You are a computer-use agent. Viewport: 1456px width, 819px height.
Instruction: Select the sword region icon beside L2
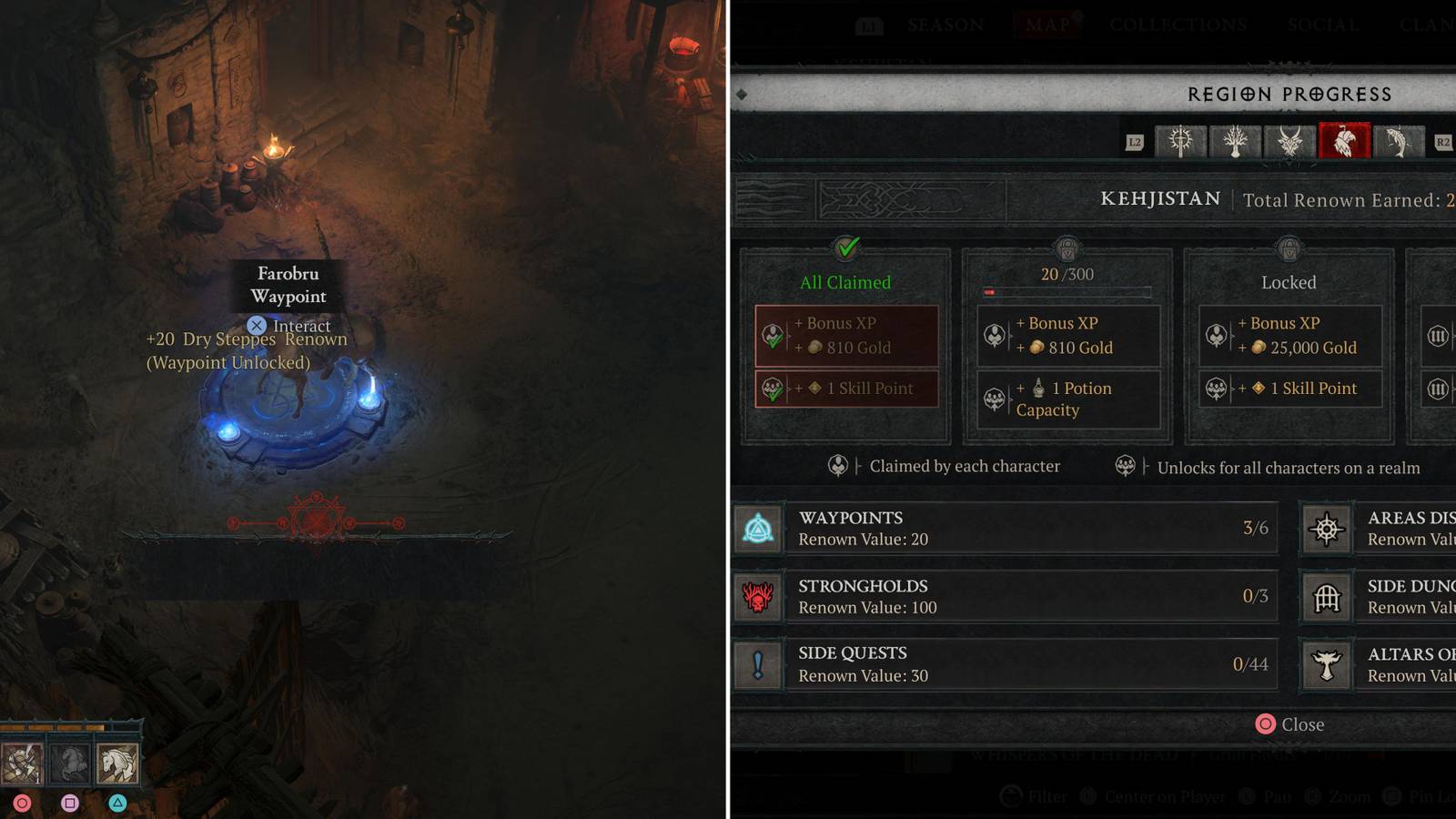coord(1180,142)
